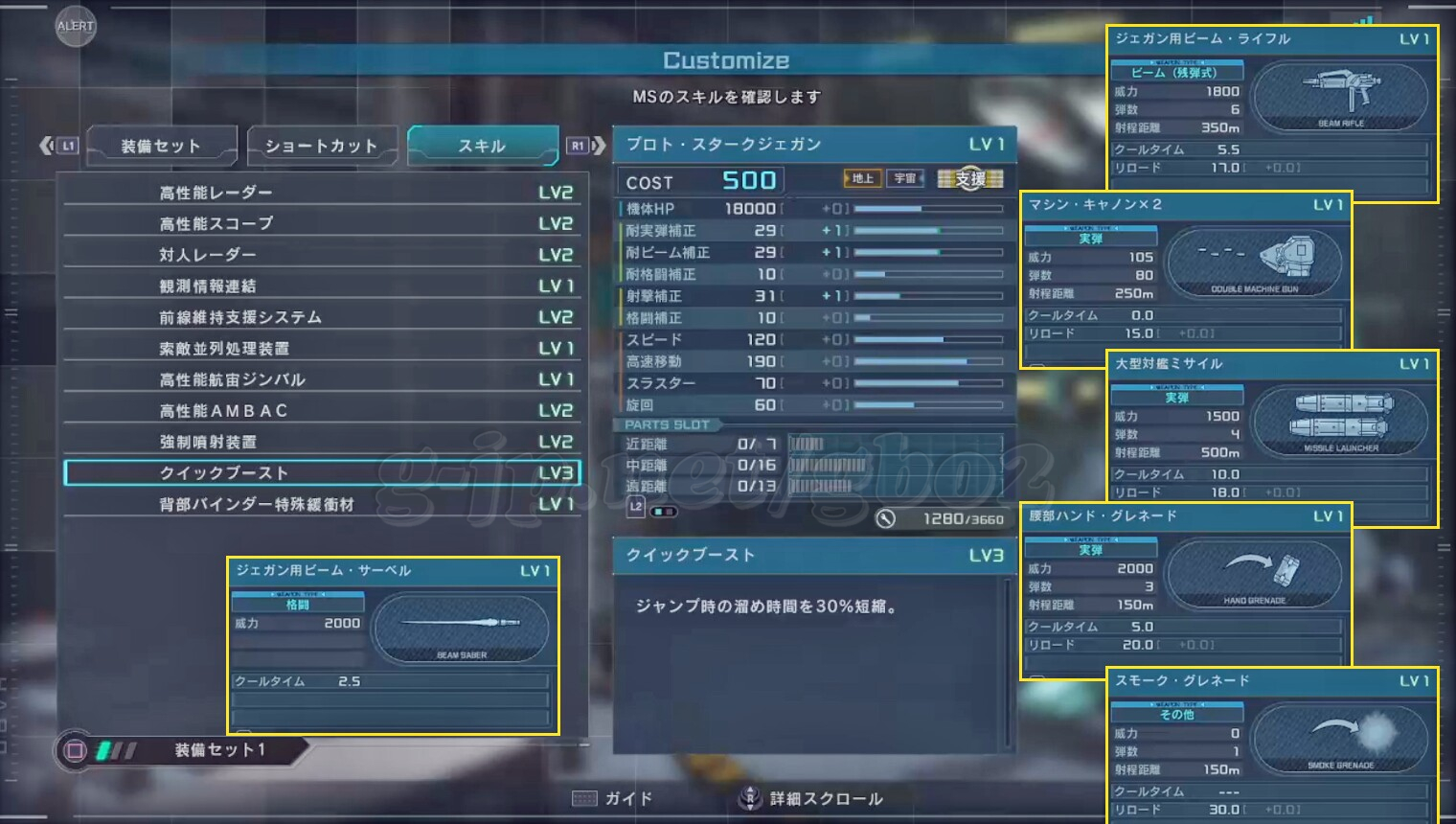Image resolution: width=1456 pixels, height=824 pixels.
Task: Pick the 前線維持支援システム skill row
Action: (x=321, y=317)
